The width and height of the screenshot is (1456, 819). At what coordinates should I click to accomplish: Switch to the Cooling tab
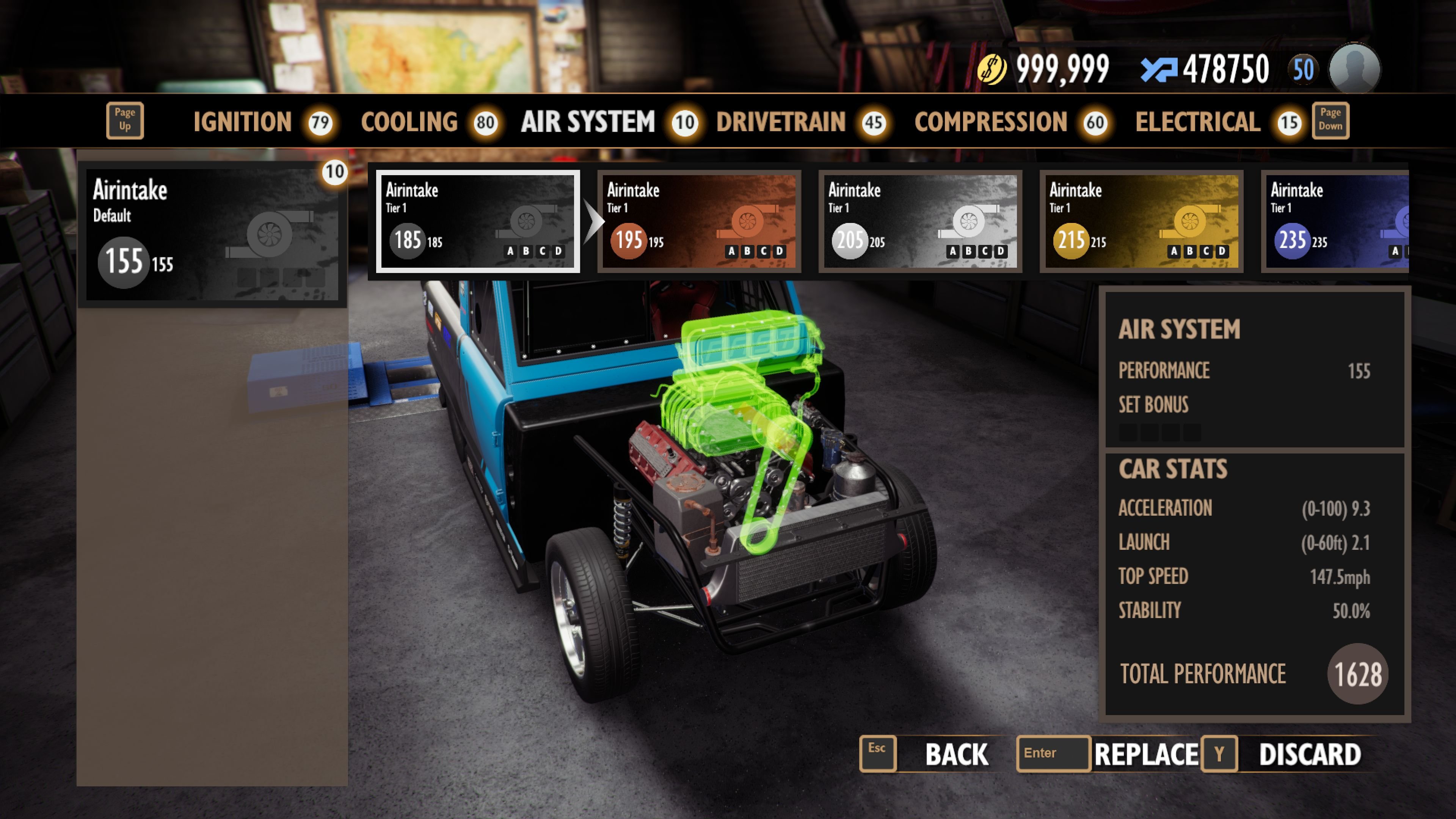click(410, 121)
